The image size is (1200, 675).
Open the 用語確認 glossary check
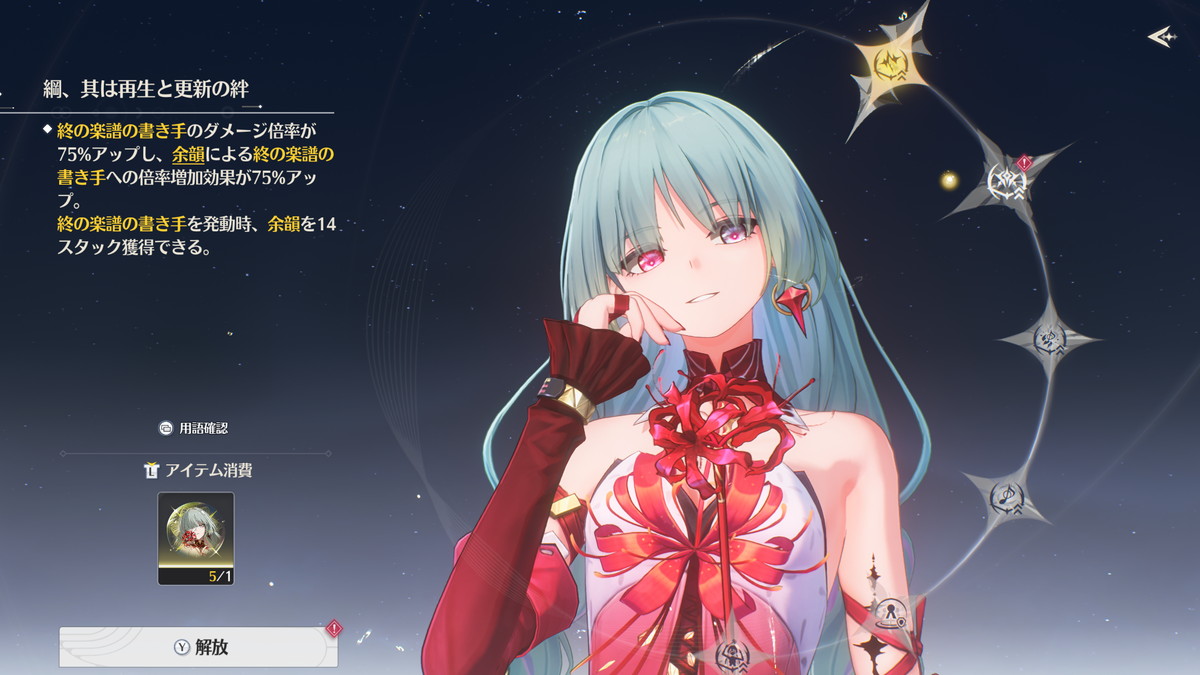194,428
